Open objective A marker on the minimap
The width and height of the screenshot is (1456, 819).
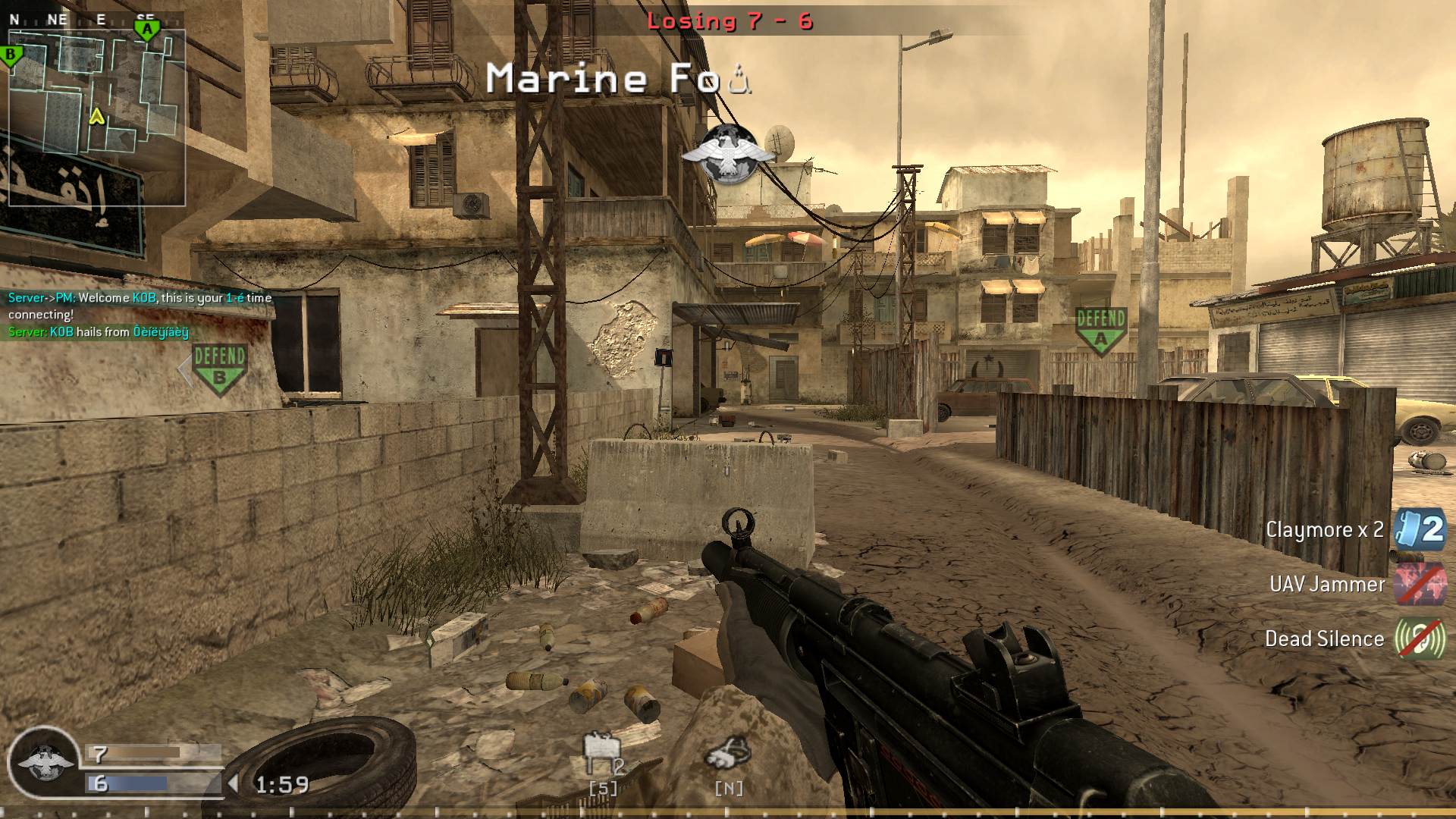149,29
